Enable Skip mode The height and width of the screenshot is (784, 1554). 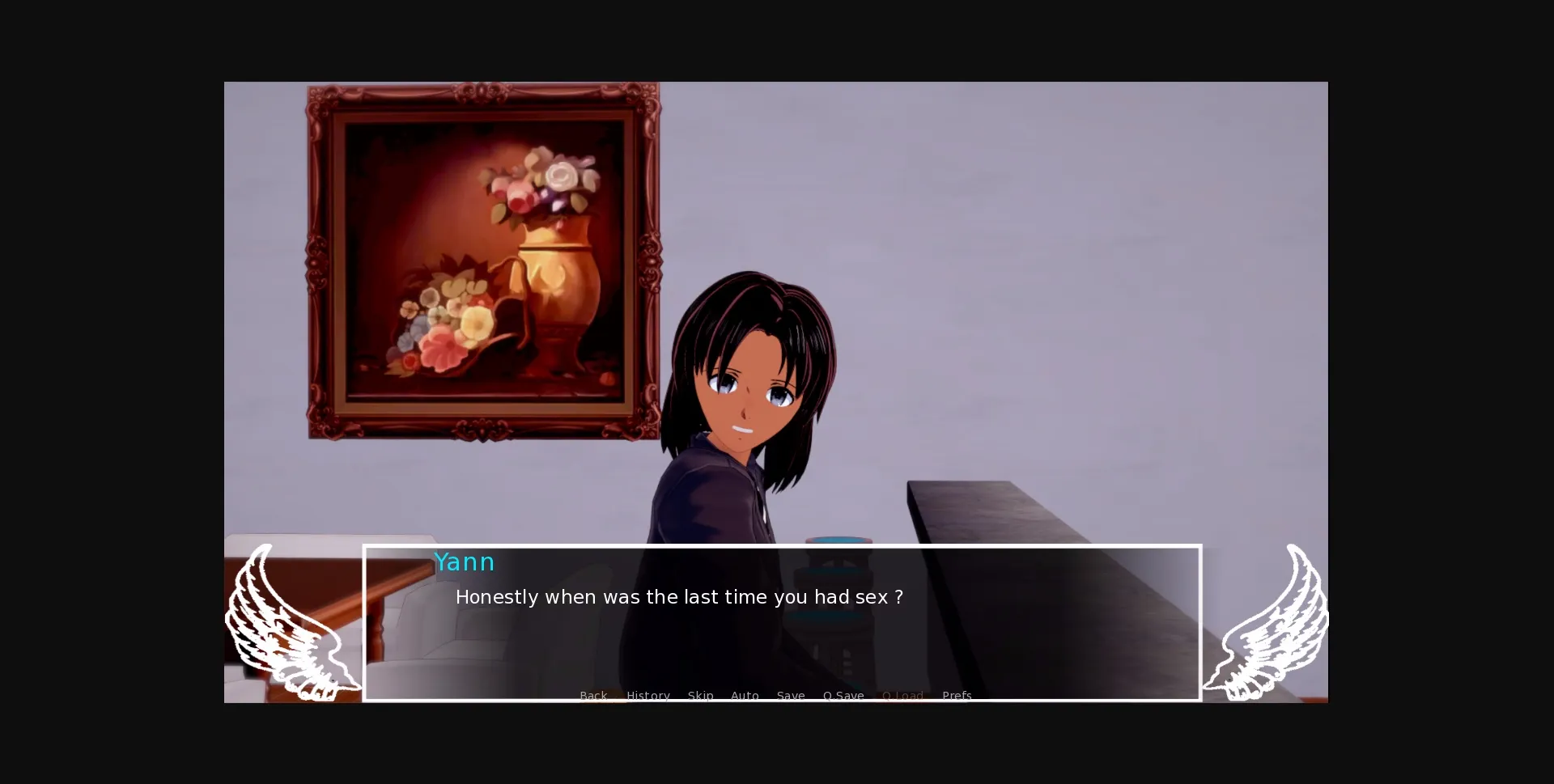(700, 696)
